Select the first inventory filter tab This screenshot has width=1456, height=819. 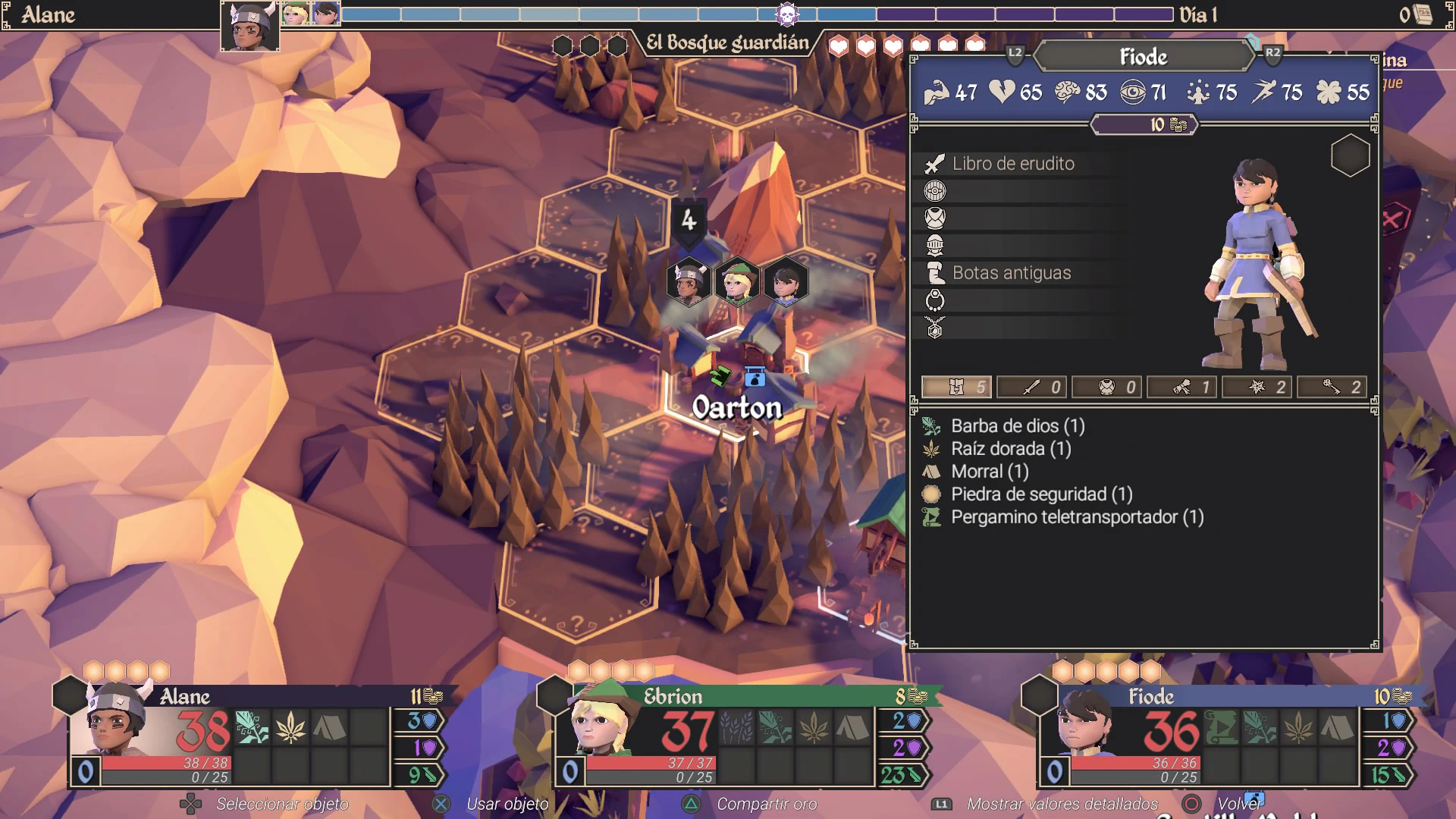957,388
